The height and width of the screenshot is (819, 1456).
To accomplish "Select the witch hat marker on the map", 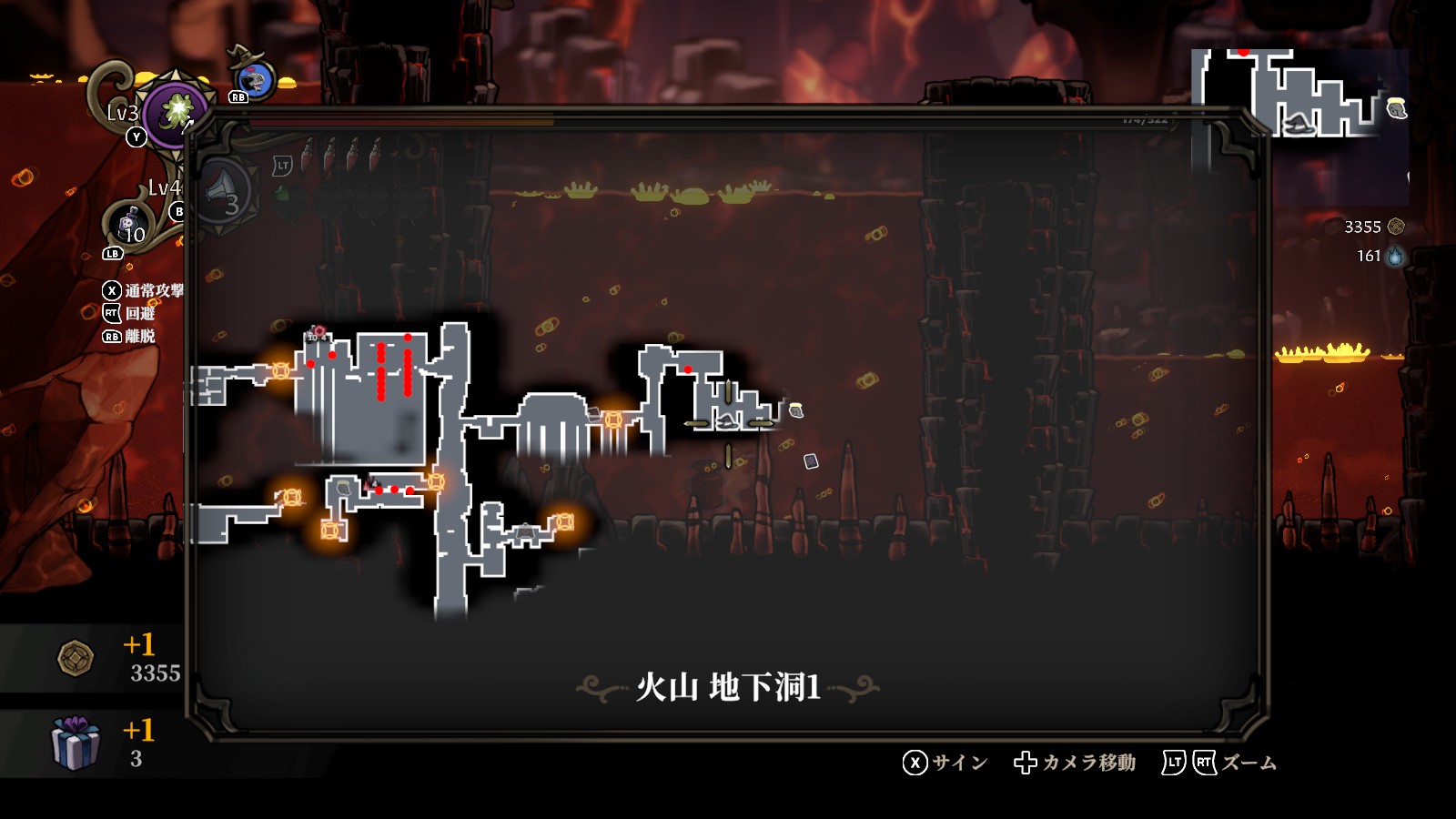I will (726, 420).
